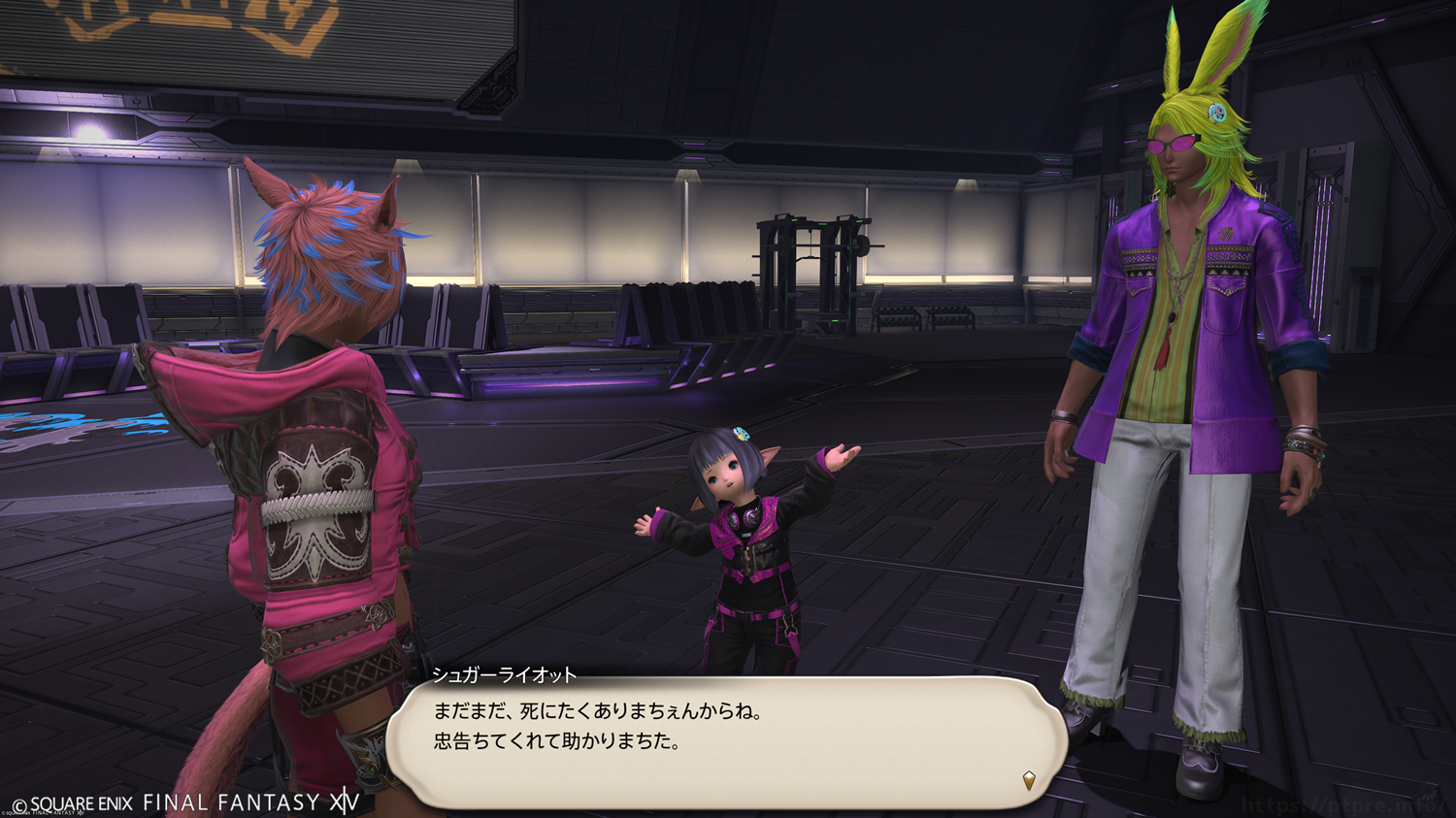
Task: Advance Sugar Riot's dialogue box text
Action: [726, 742]
